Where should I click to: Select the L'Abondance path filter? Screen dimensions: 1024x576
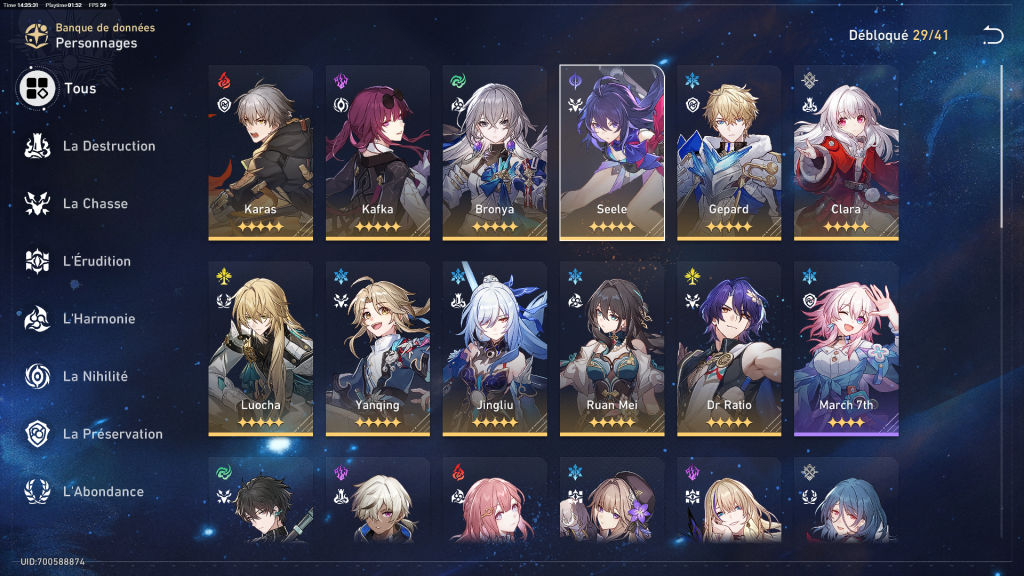[x=85, y=491]
